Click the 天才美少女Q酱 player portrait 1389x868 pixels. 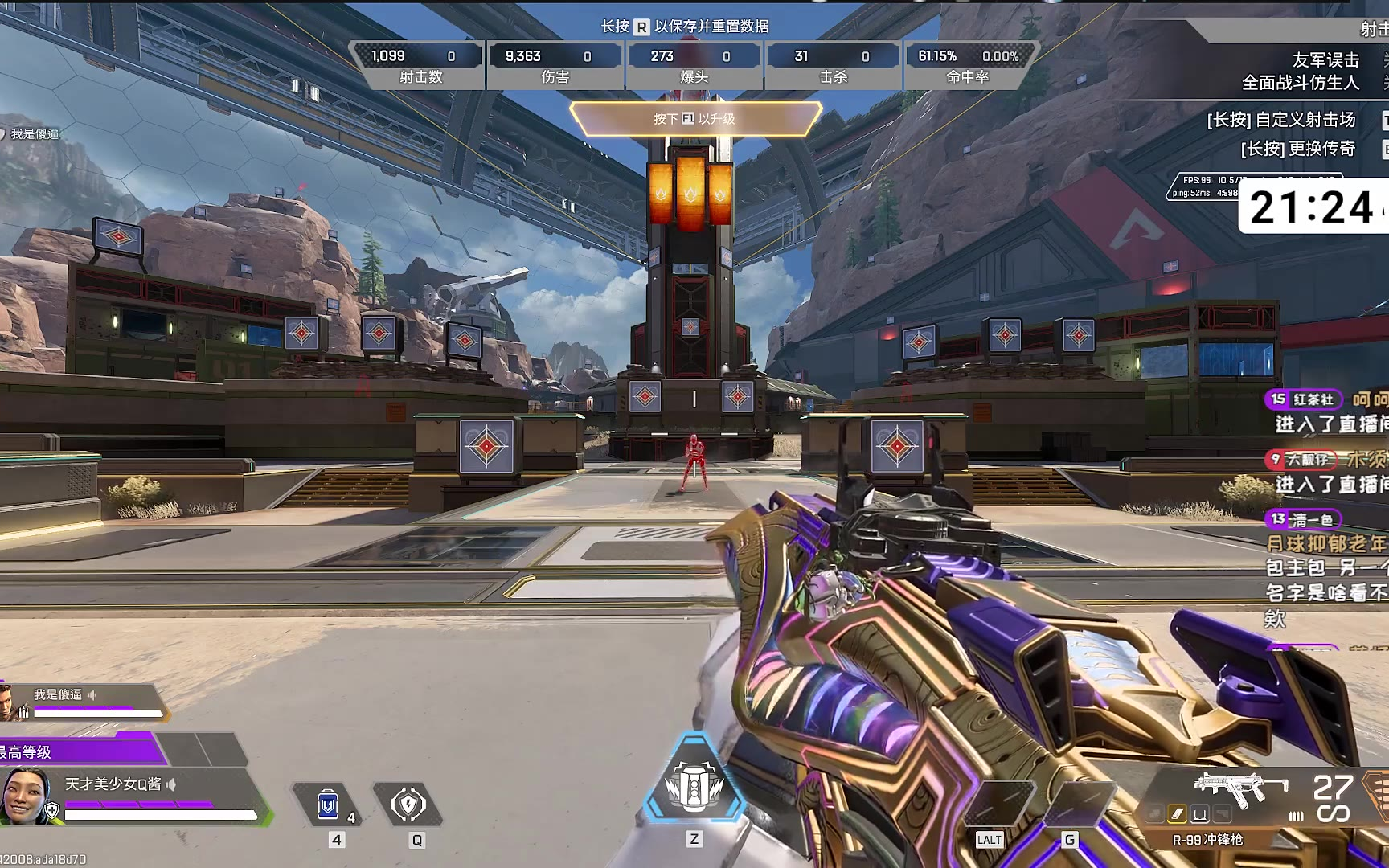[27, 796]
